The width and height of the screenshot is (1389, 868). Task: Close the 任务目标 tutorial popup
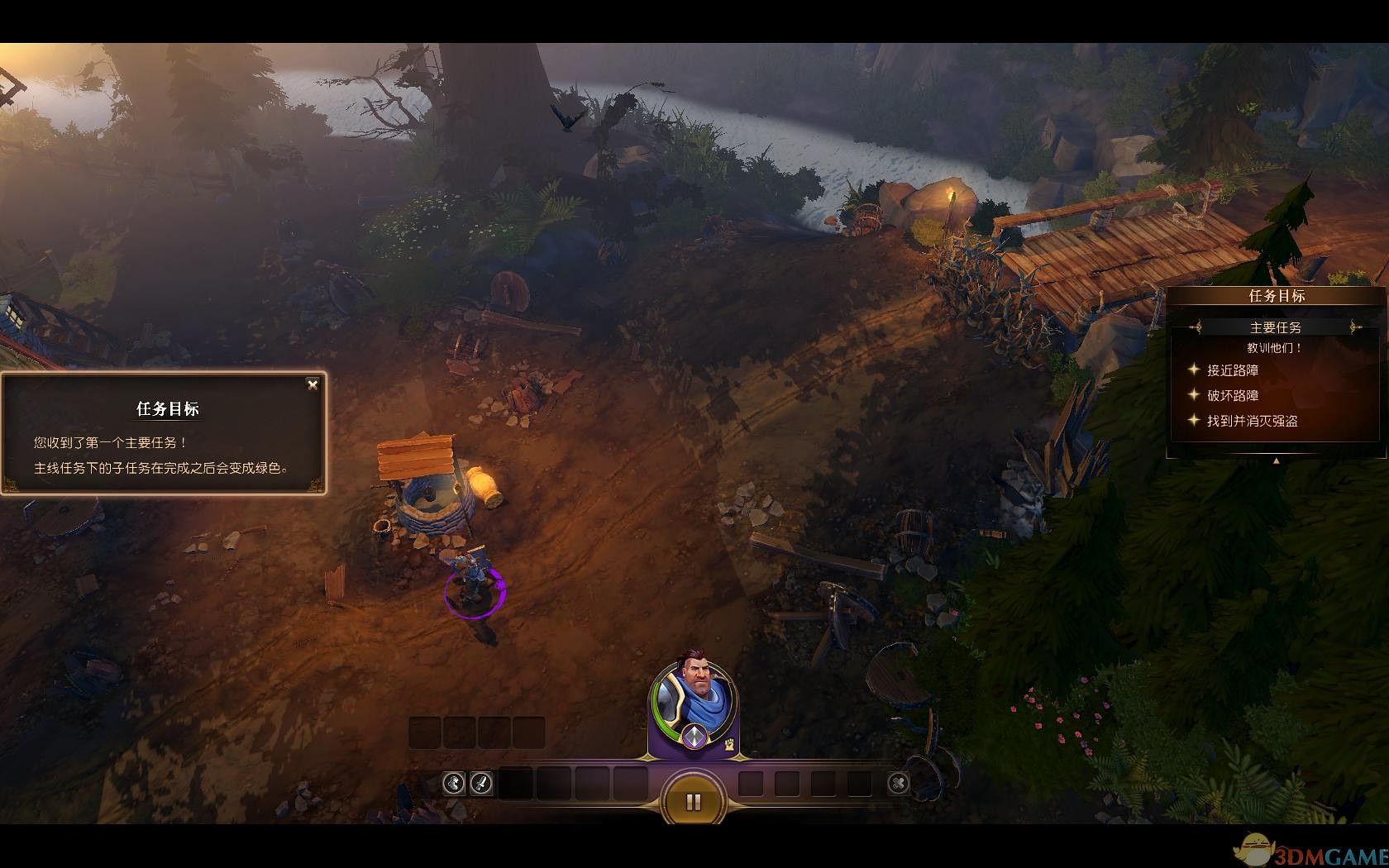click(x=313, y=384)
